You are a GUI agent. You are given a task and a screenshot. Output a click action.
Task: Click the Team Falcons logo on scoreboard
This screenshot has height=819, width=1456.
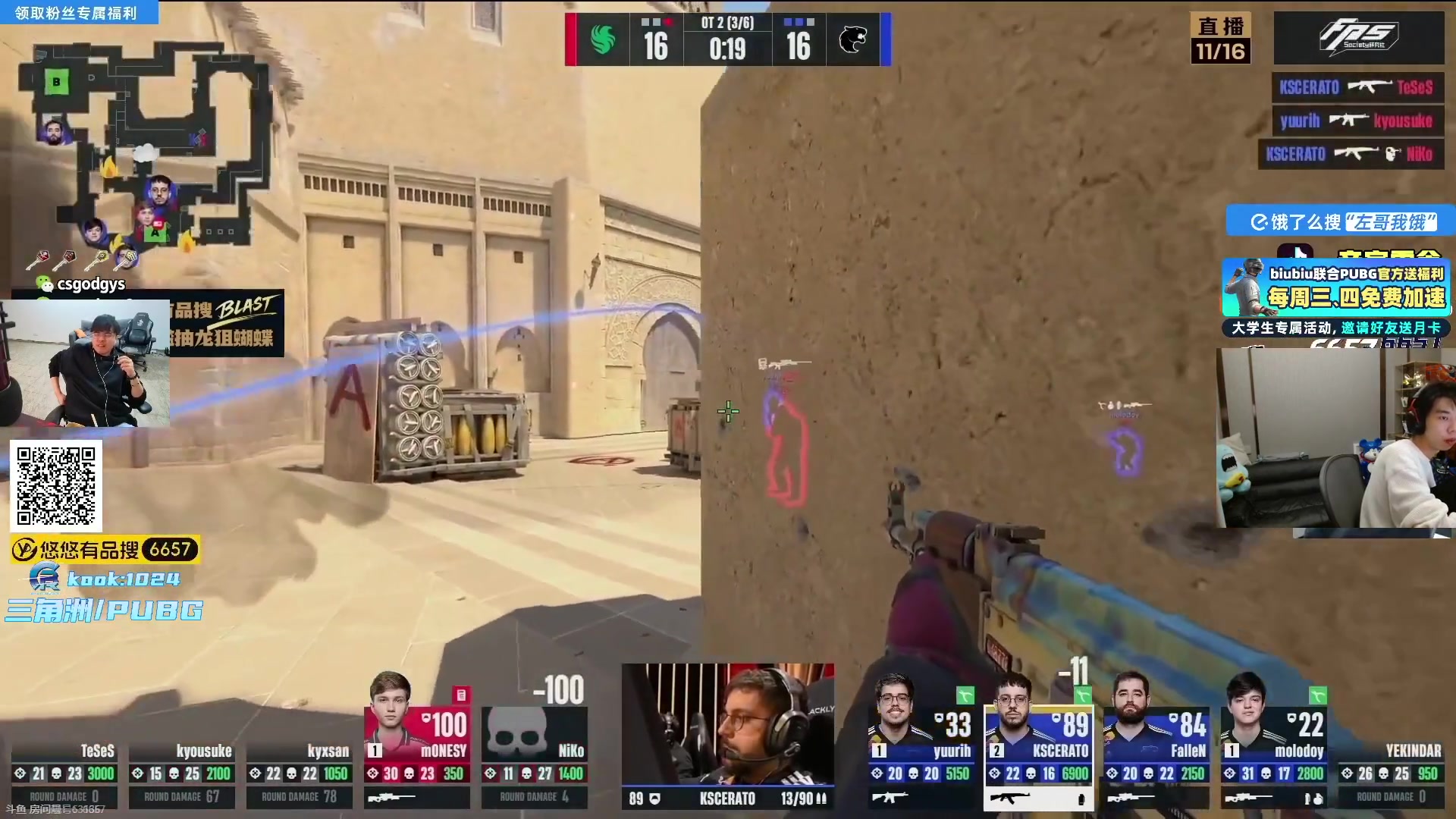tap(603, 39)
